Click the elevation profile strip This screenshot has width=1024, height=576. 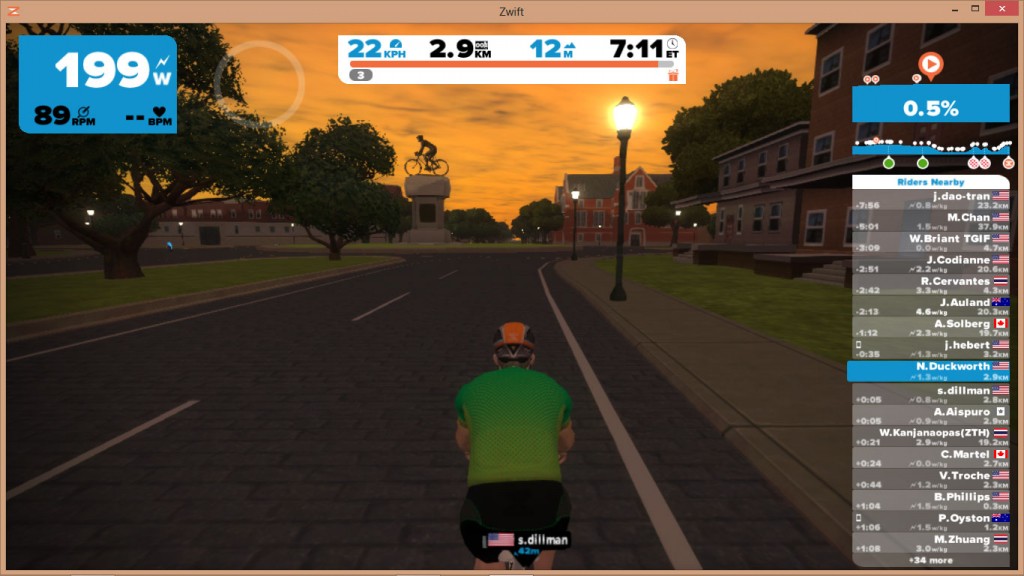(930, 148)
